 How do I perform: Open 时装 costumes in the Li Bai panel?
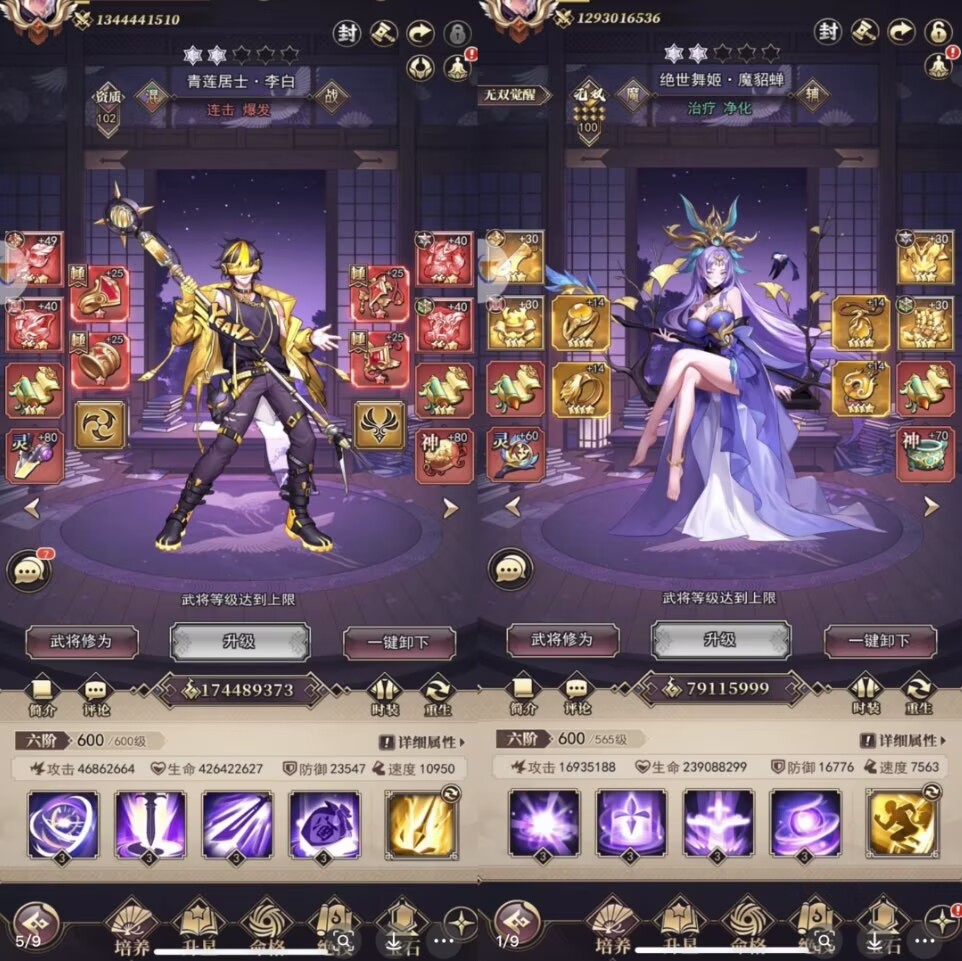coord(385,693)
